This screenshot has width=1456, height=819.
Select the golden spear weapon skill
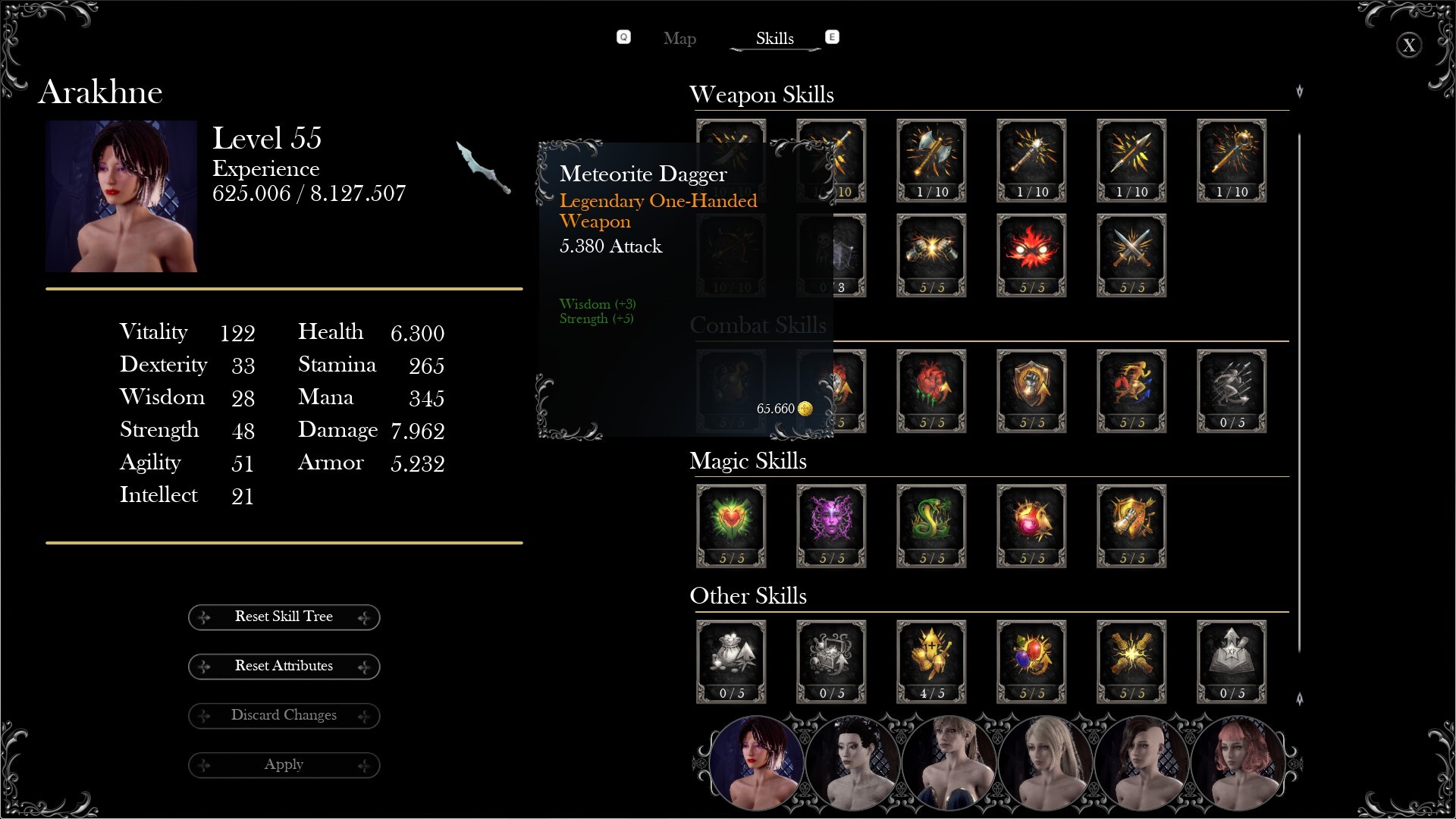tap(1131, 160)
